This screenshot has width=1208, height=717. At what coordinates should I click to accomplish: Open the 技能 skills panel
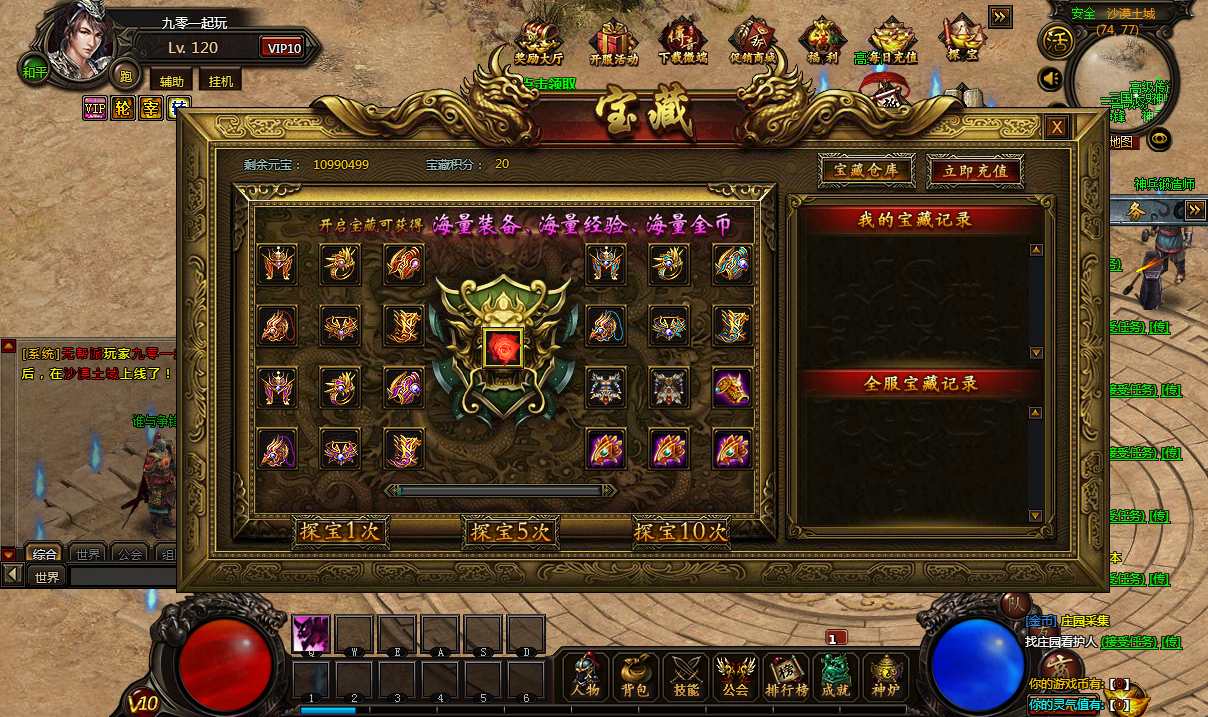pyautogui.click(x=686, y=677)
